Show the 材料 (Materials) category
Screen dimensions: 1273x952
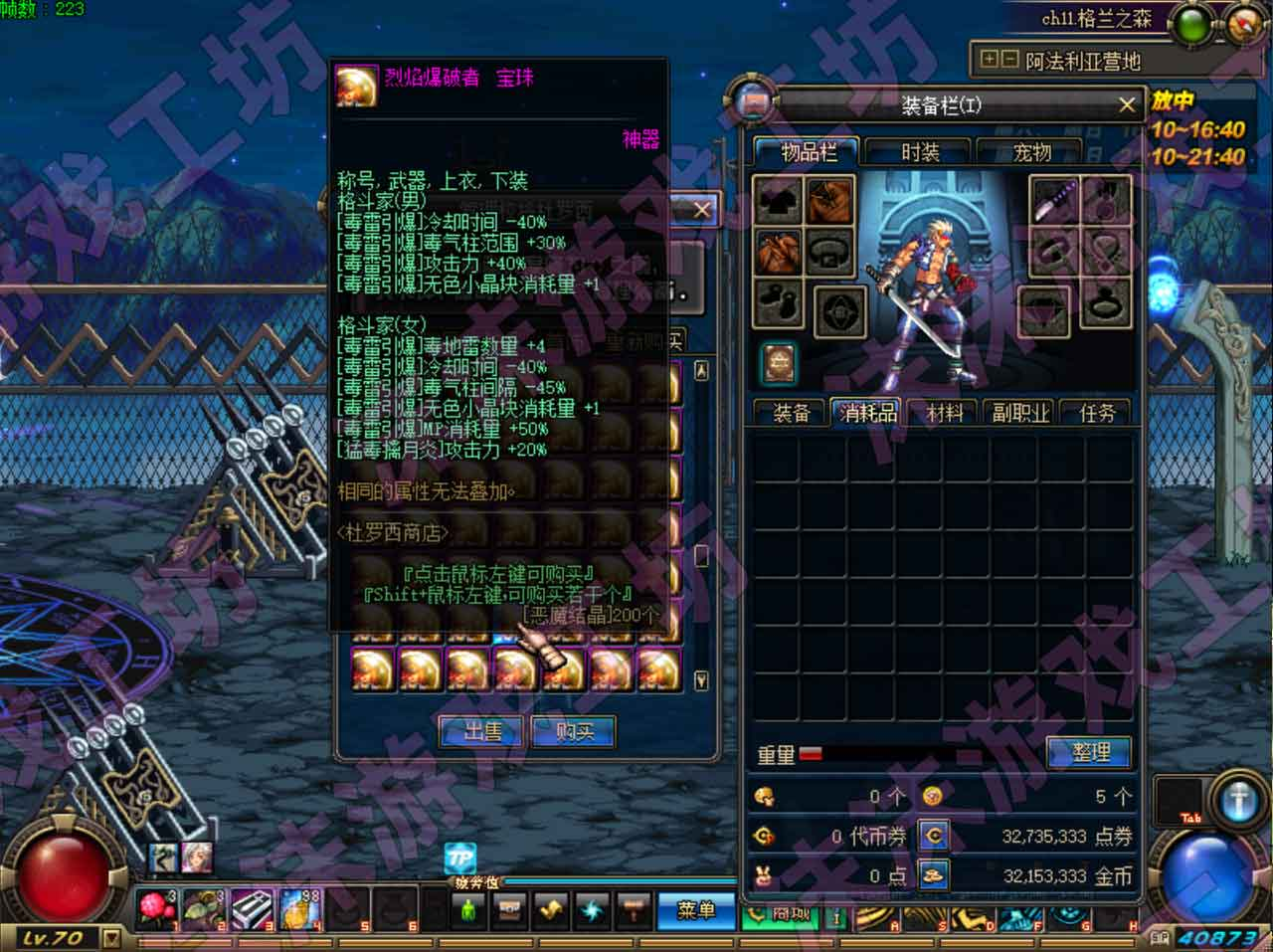pos(944,413)
